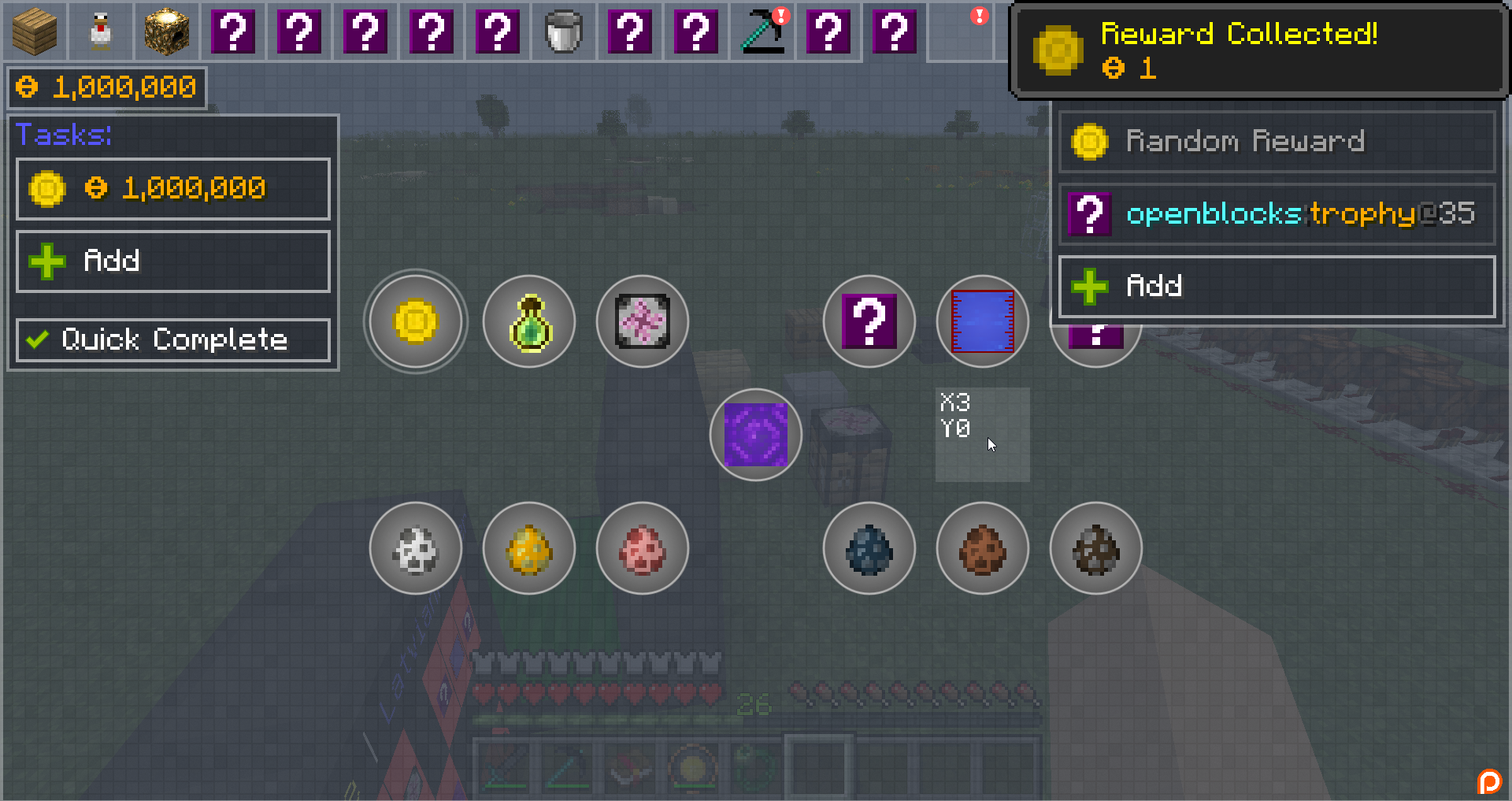Open the blue map quest node
Screen dimensions: 1512x801
click(x=983, y=321)
